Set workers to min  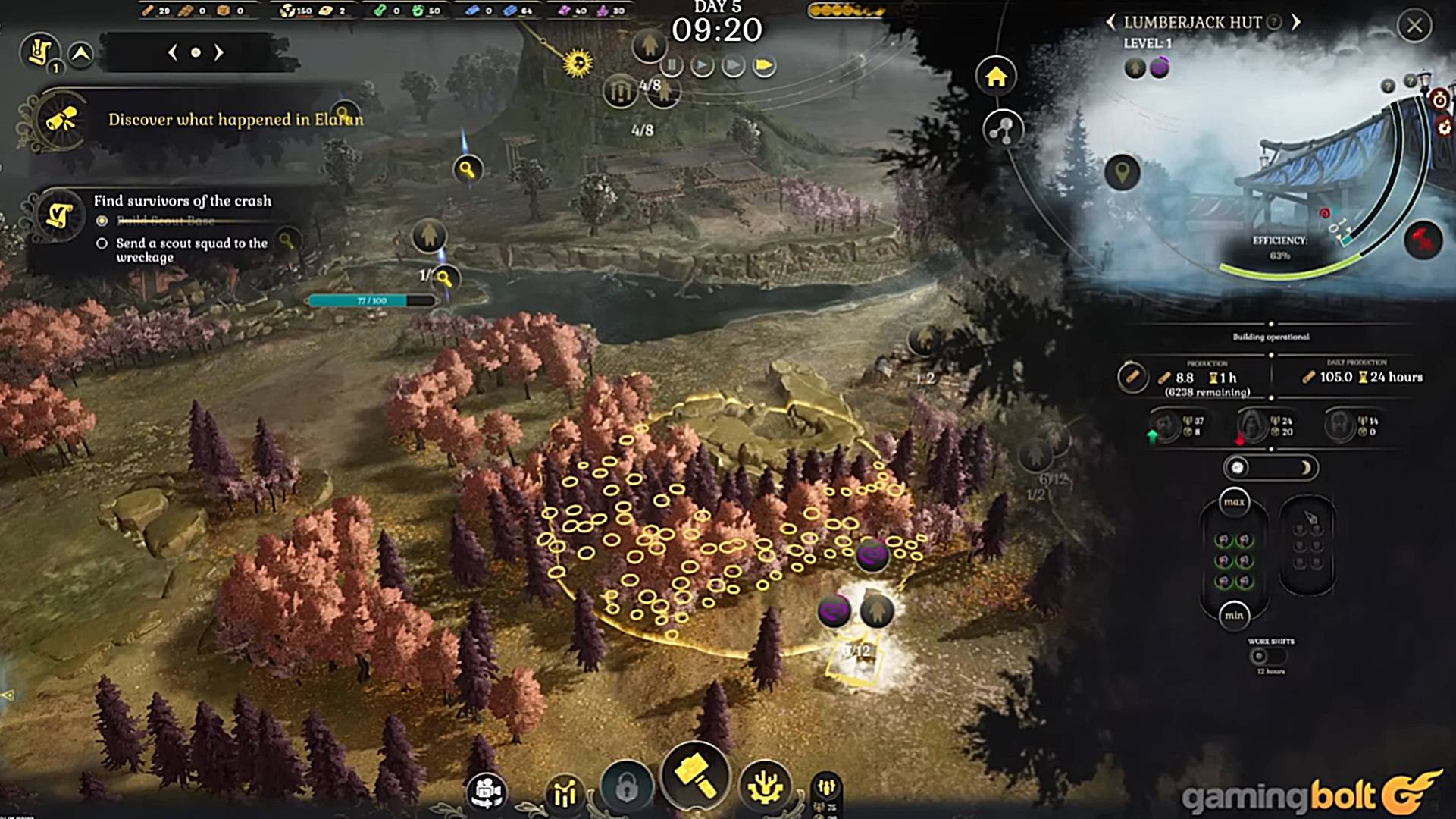coord(1234,615)
